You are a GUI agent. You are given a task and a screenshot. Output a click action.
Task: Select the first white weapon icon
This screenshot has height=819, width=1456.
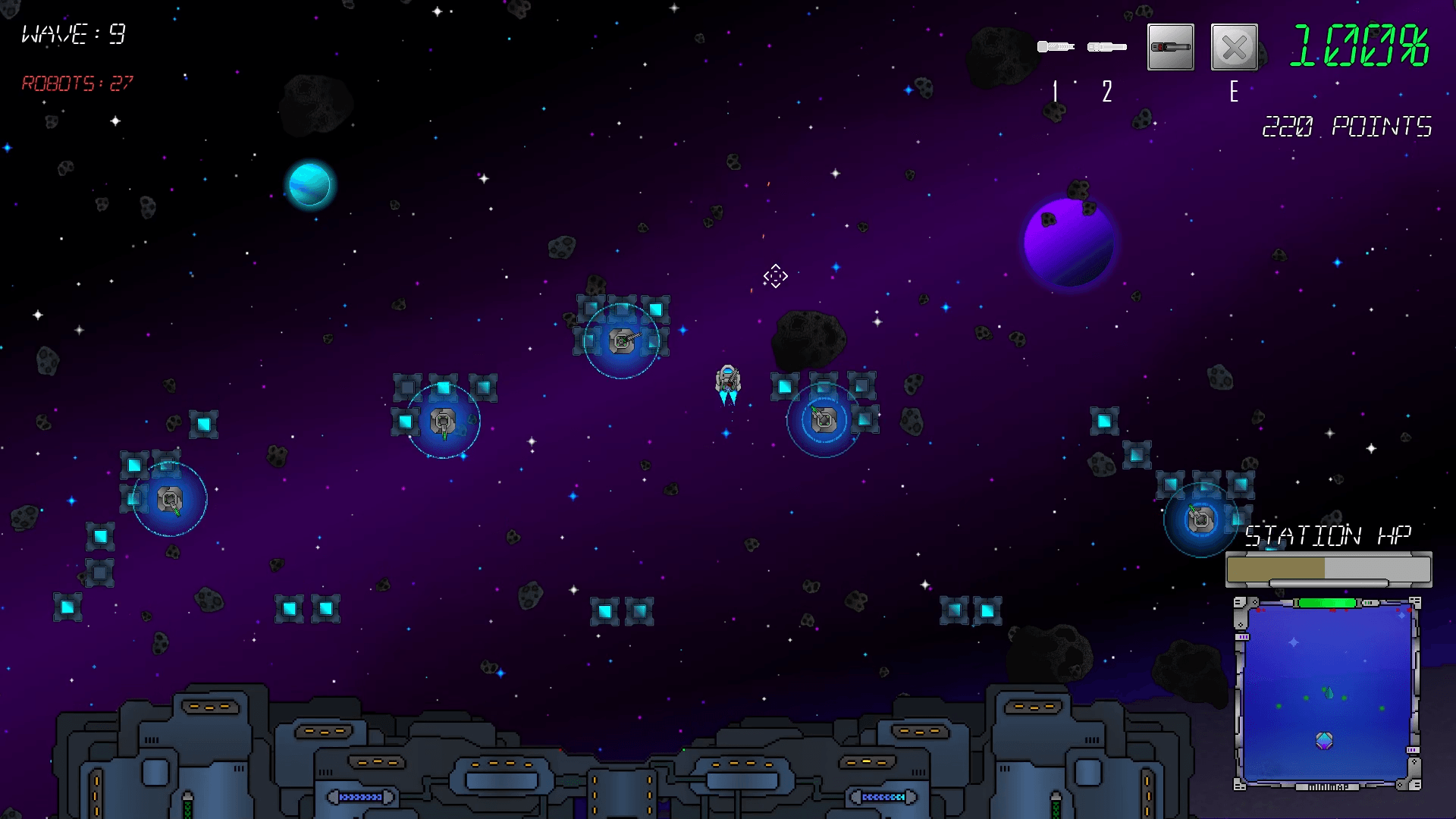pos(1055,47)
